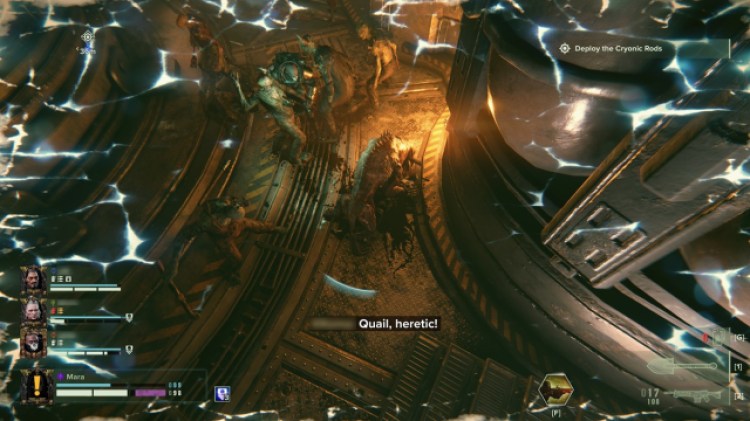Select the grenade equipment slot
The image size is (750, 421).
point(716,337)
